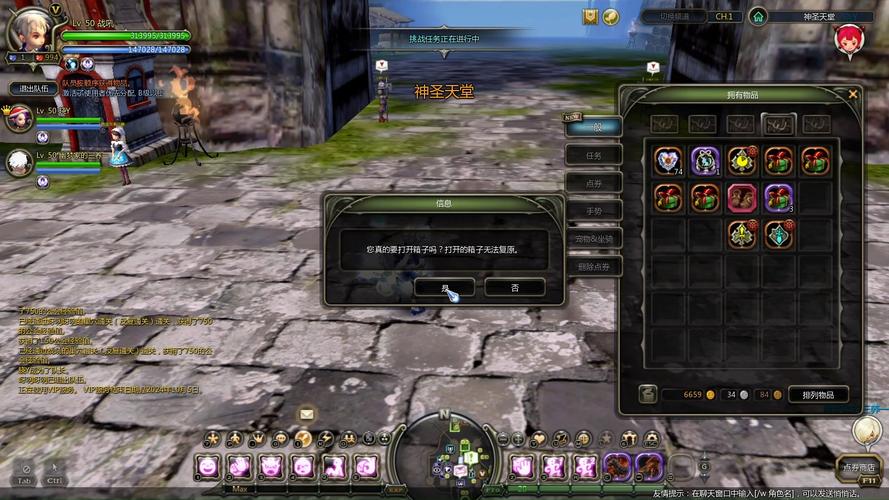Select your character portrait in the top-left
889x500 pixels.
click(x=30, y=32)
